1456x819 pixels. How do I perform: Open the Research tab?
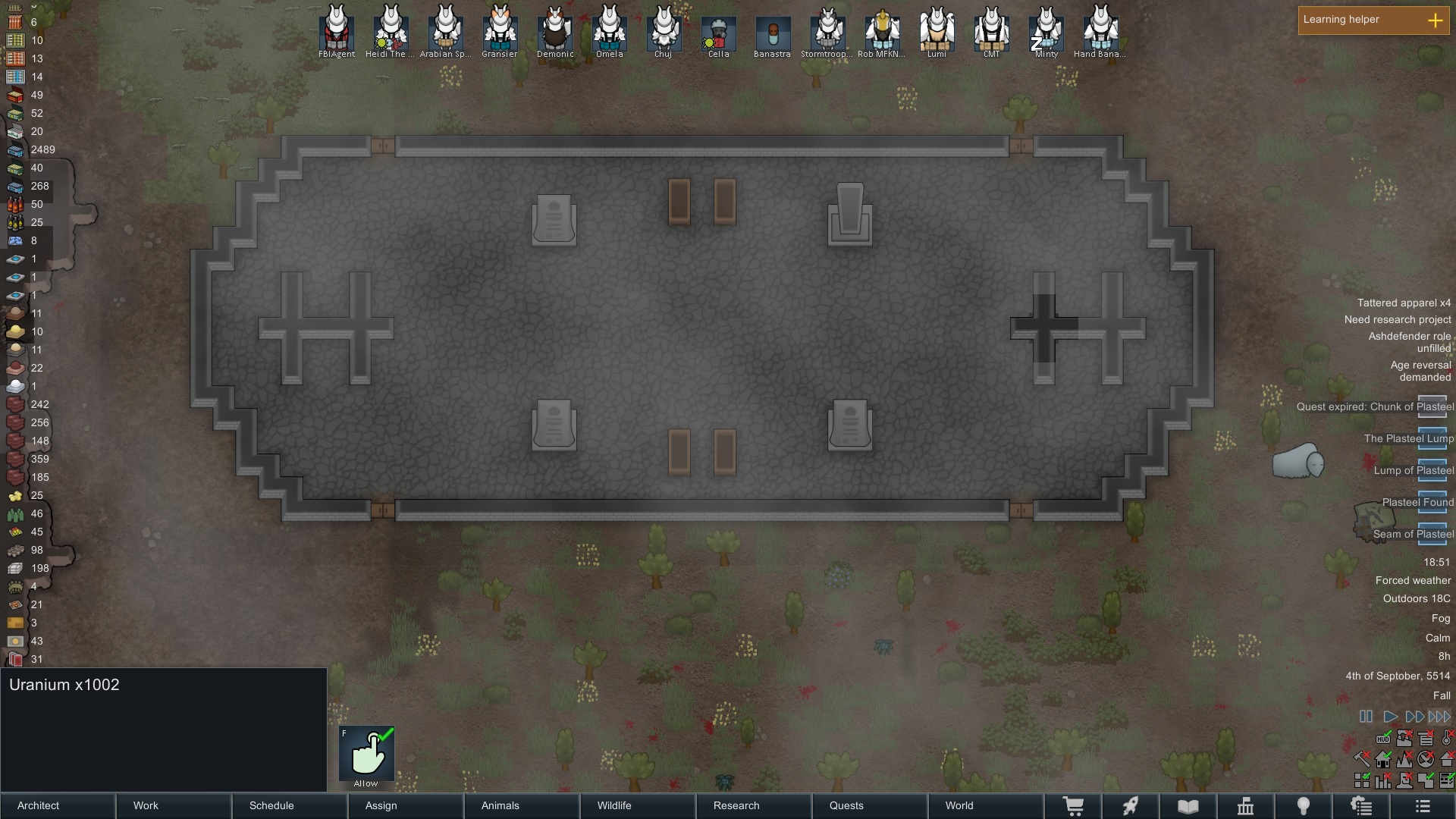coord(754,805)
